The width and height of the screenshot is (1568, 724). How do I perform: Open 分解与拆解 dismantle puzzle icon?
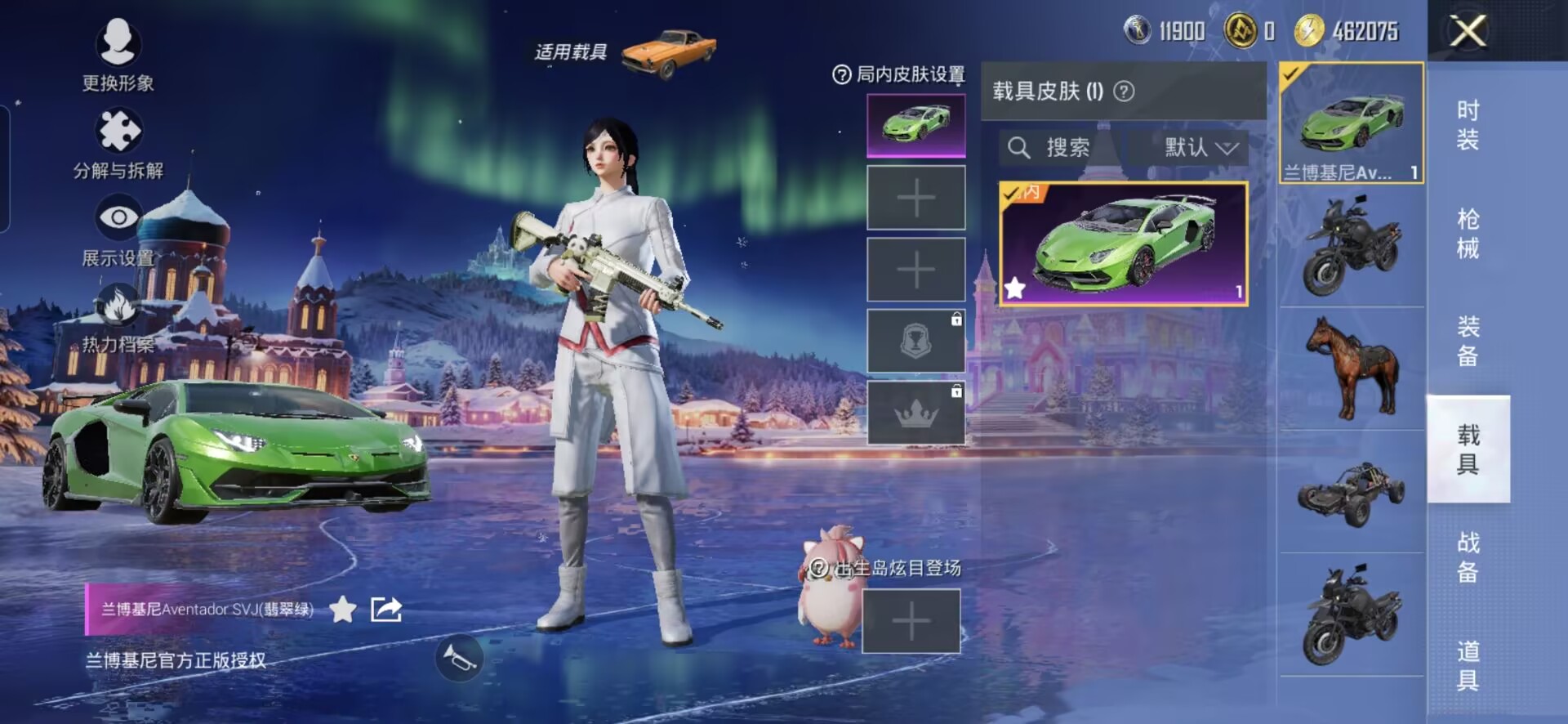tap(118, 132)
